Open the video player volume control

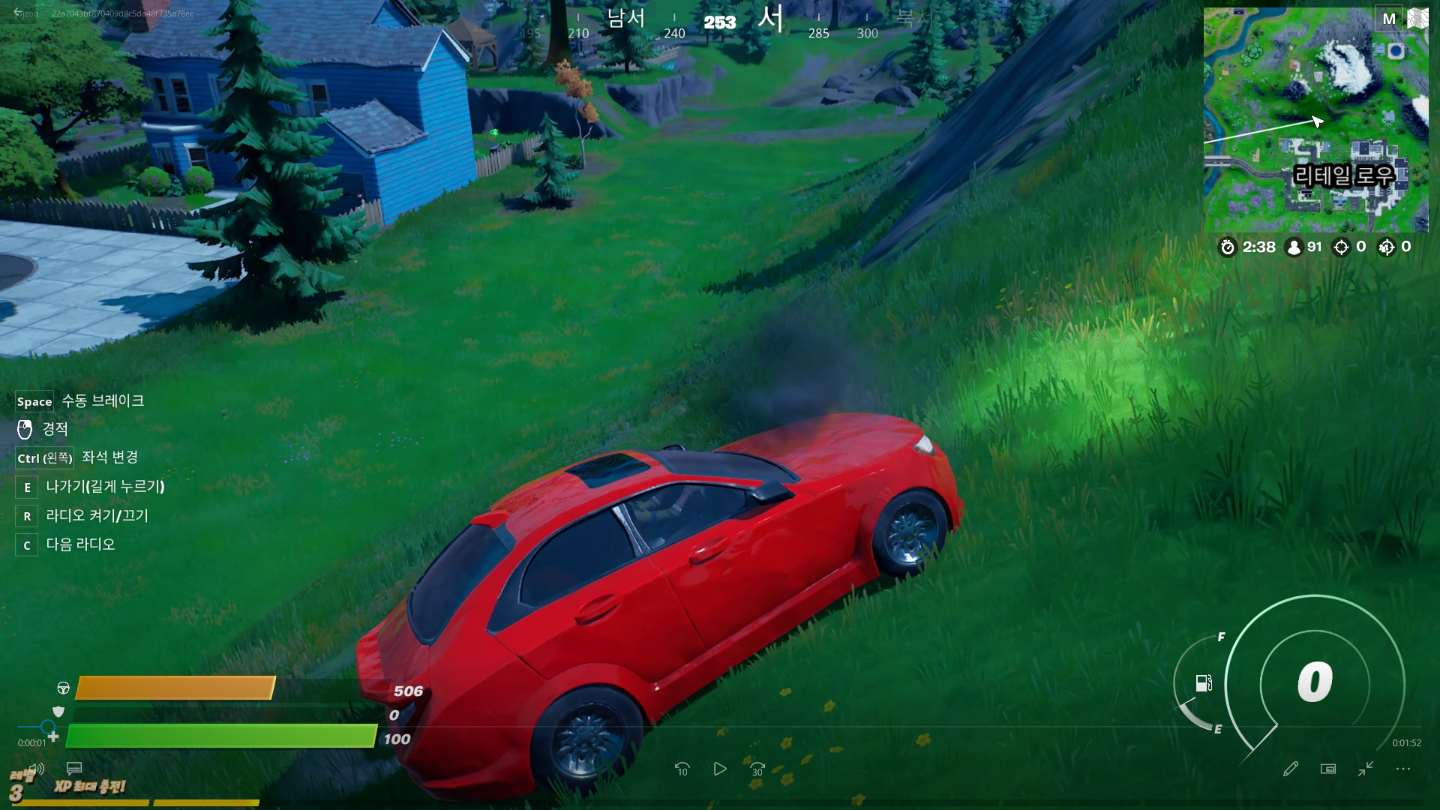(36, 769)
